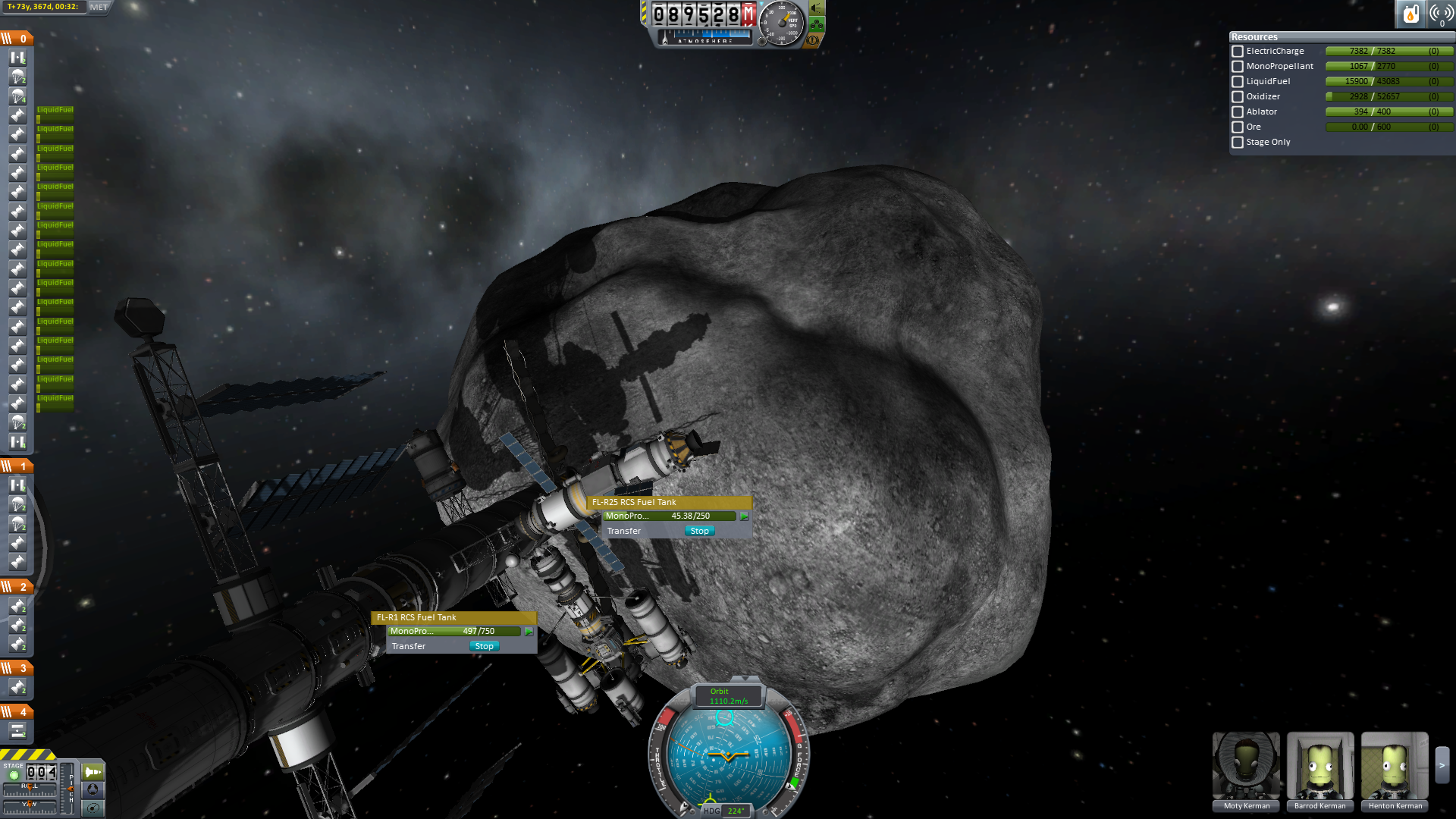Enable the Stage Only option
Image resolution: width=1456 pixels, height=819 pixels.
point(1238,143)
